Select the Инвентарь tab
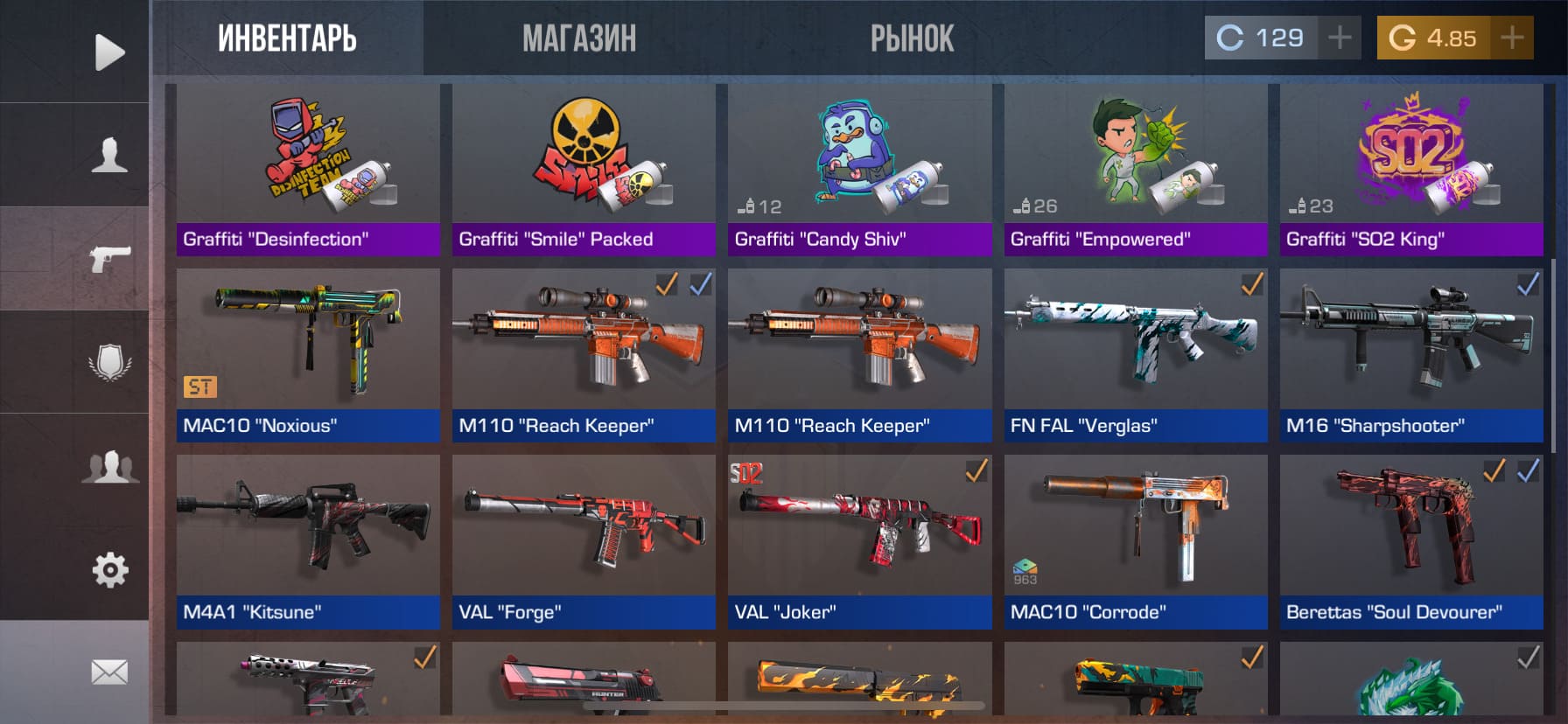The width and height of the screenshot is (1568, 724). (287, 38)
